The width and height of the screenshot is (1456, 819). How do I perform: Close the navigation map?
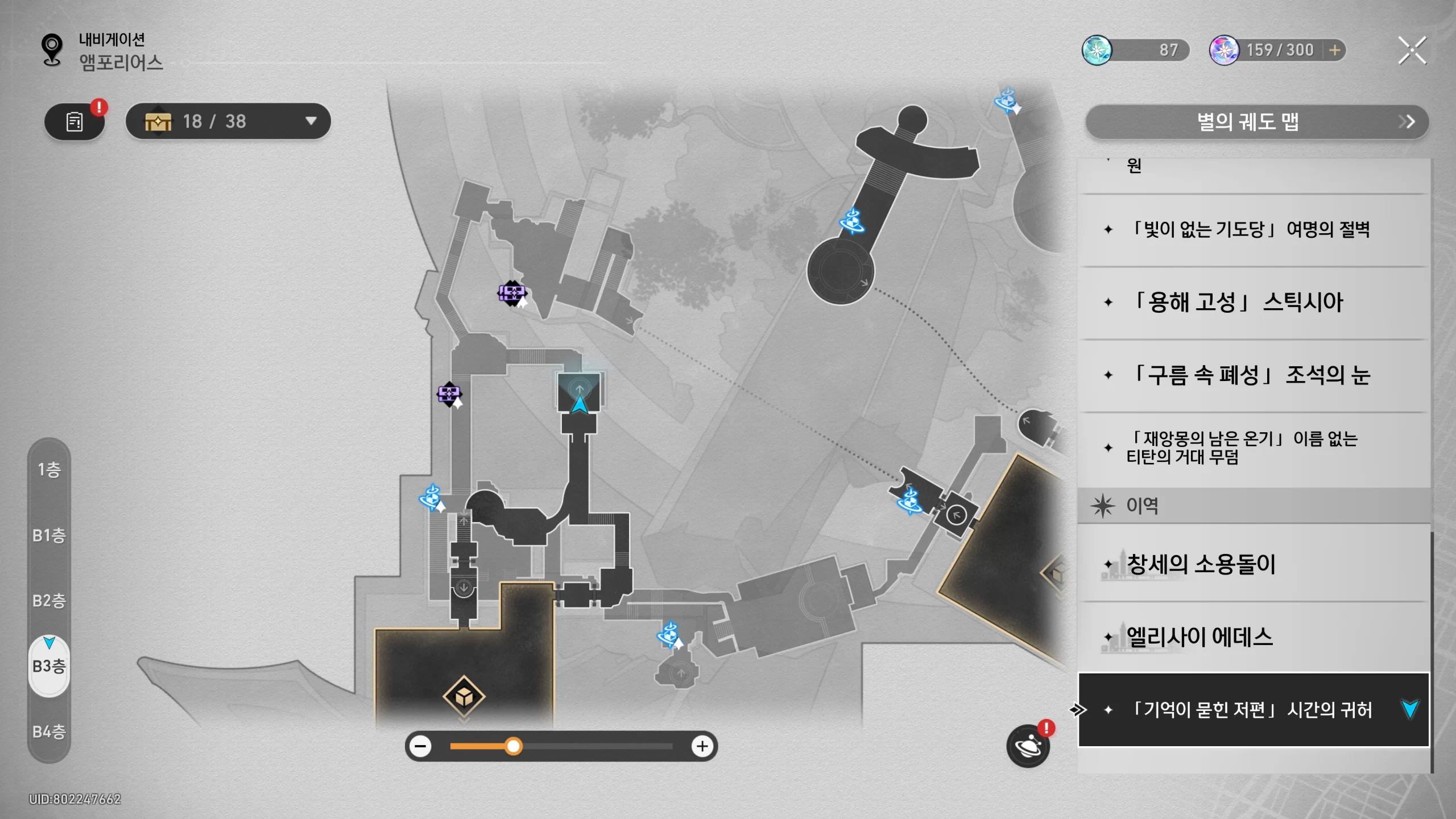(1412, 51)
